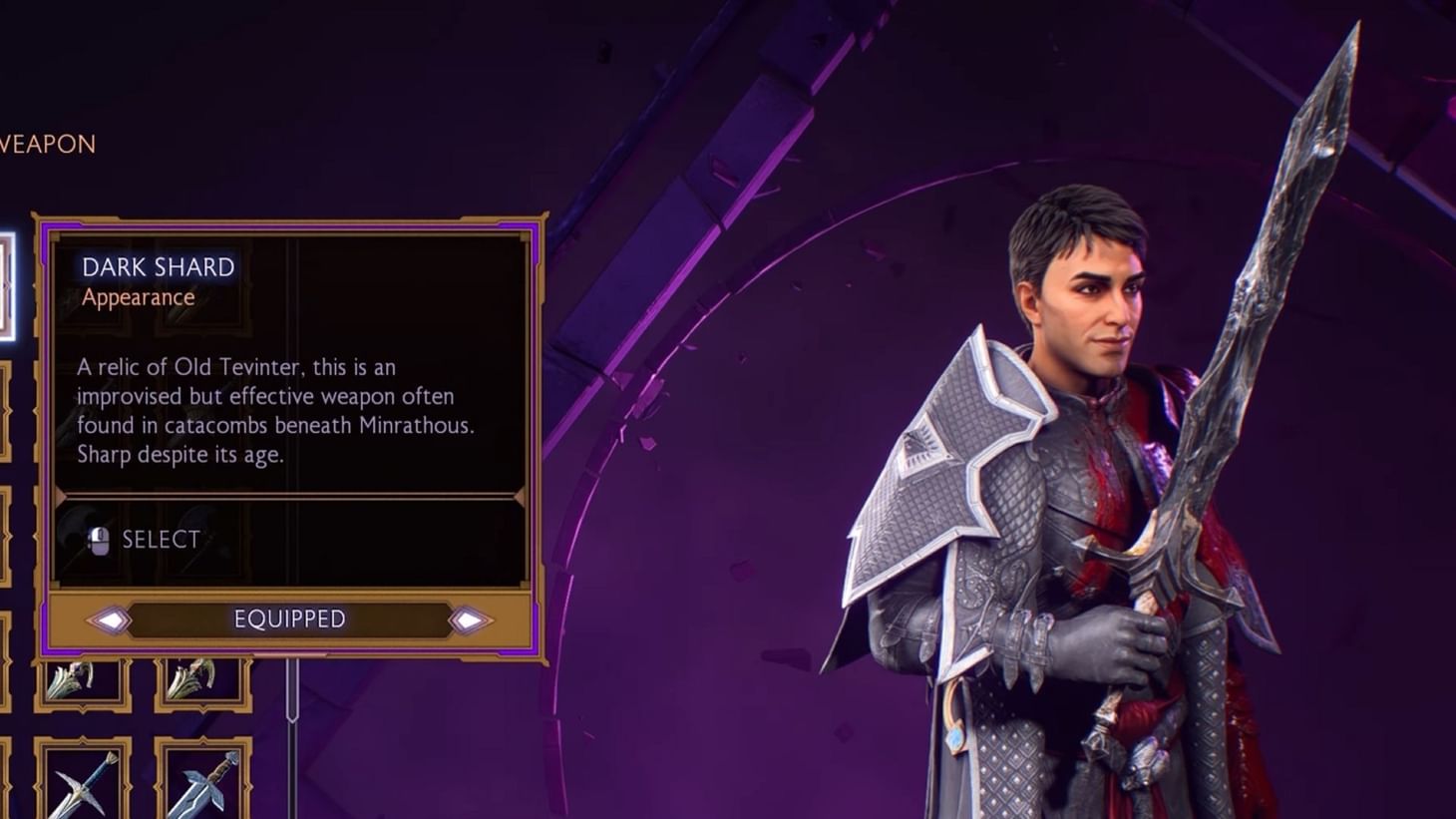Expand the DARK SHARD tooltip title
This screenshot has height=819, width=1456.
click(x=158, y=266)
